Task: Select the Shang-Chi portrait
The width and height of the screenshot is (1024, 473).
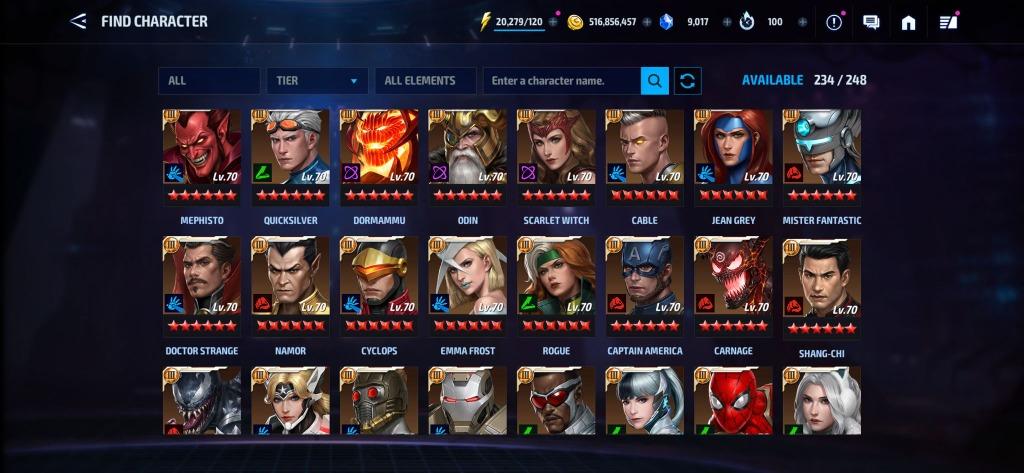Action: point(821,286)
